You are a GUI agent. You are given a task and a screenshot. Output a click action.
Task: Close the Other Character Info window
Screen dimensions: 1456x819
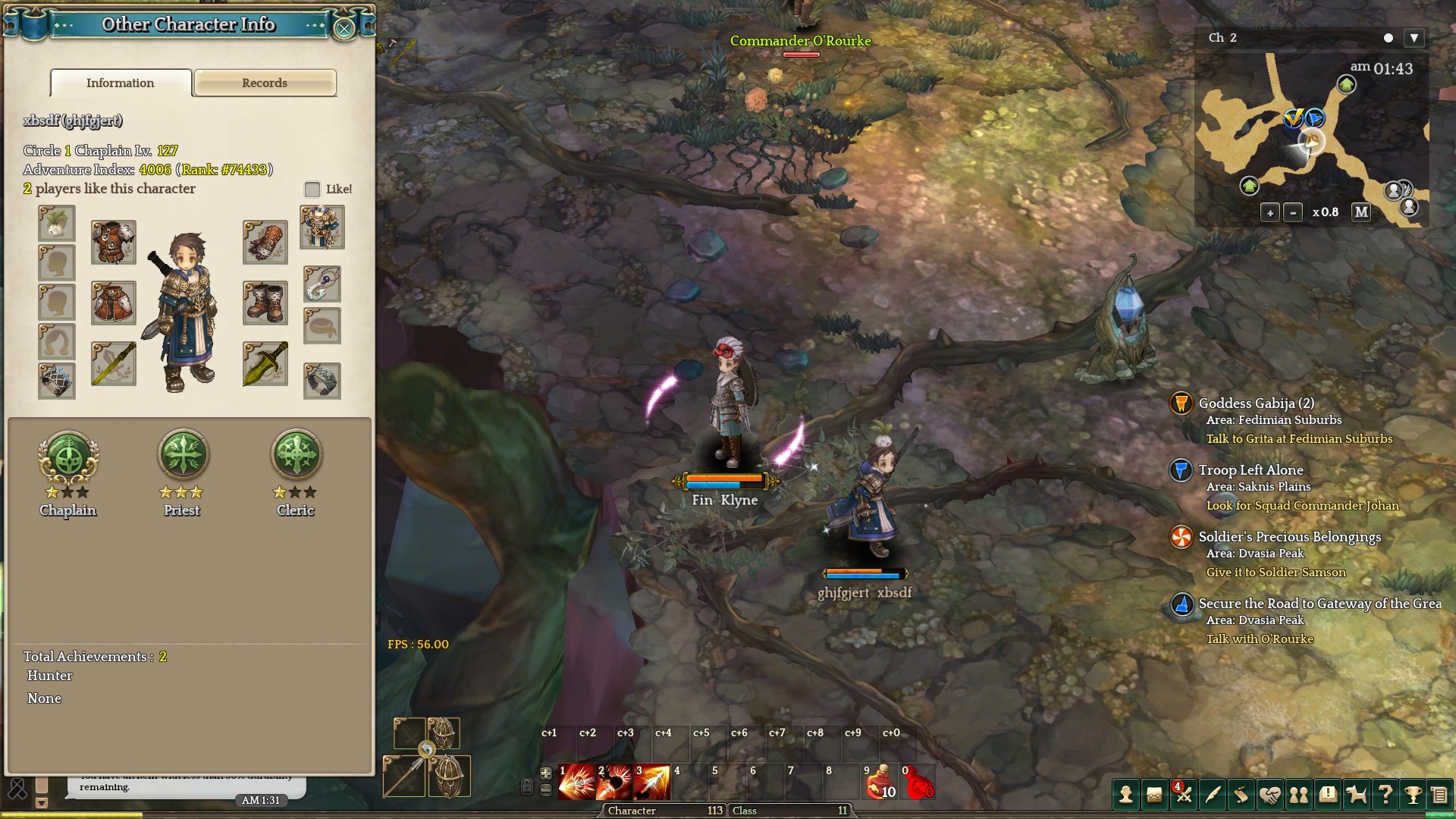[344, 29]
